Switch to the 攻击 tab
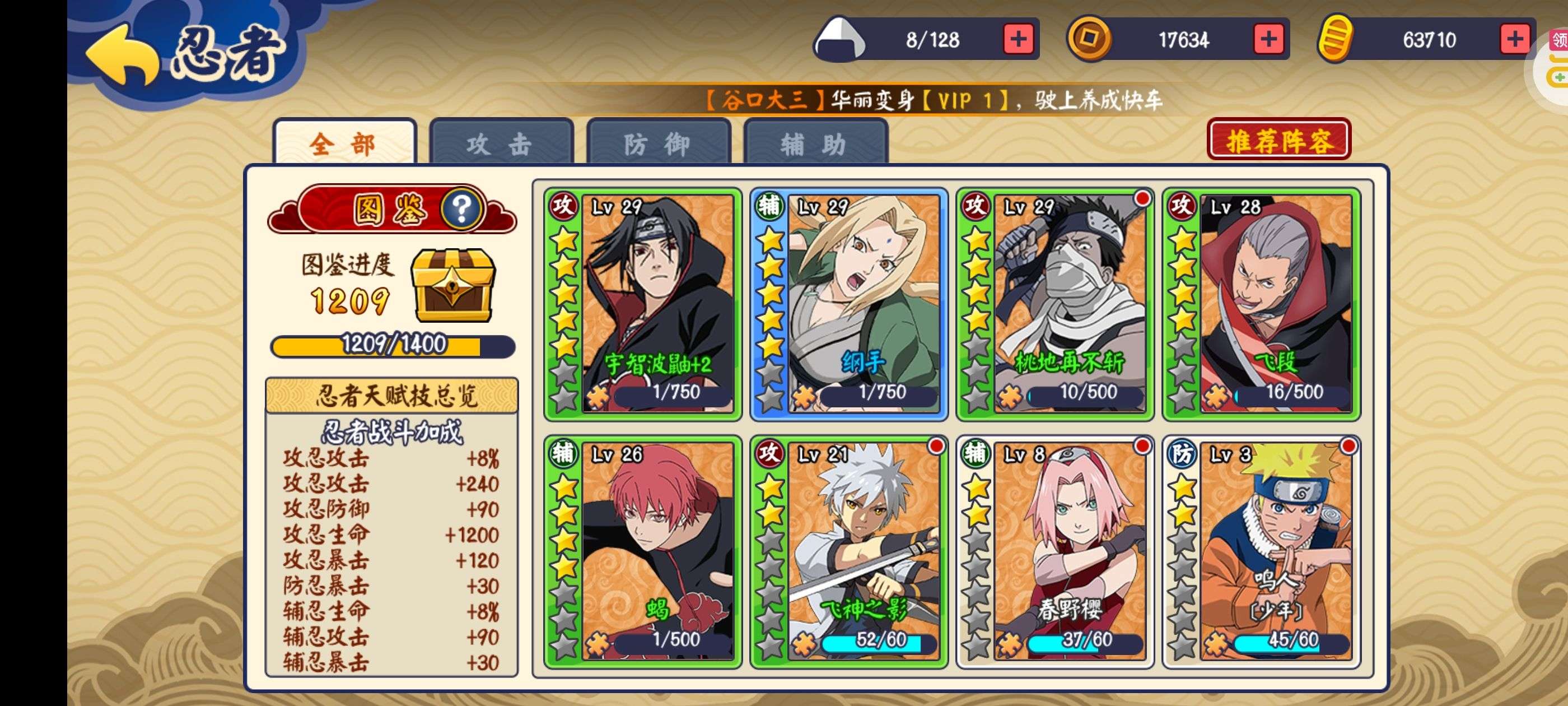The image size is (1568, 706). click(501, 143)
